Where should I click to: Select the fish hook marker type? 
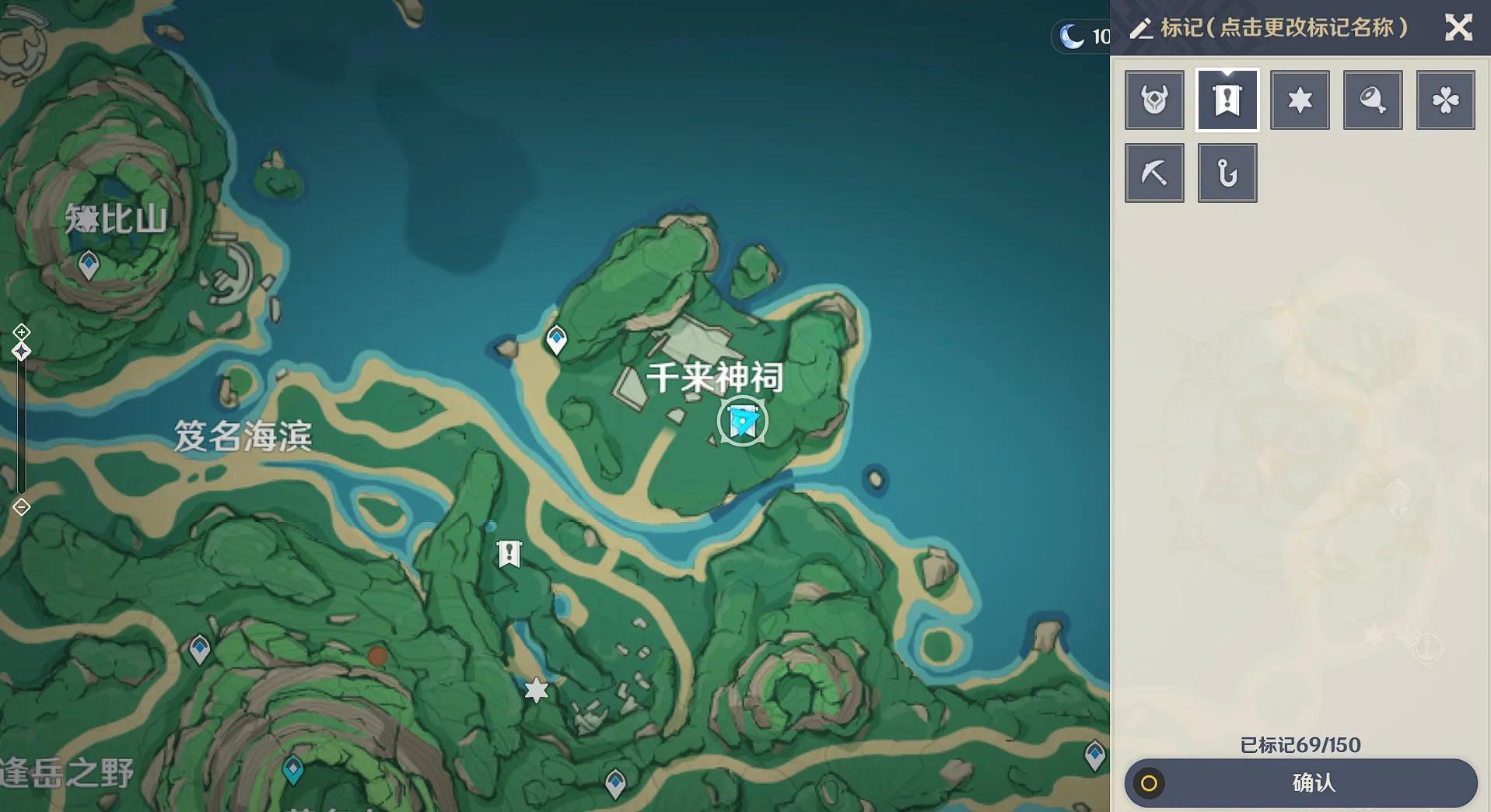pos(1227,173)
